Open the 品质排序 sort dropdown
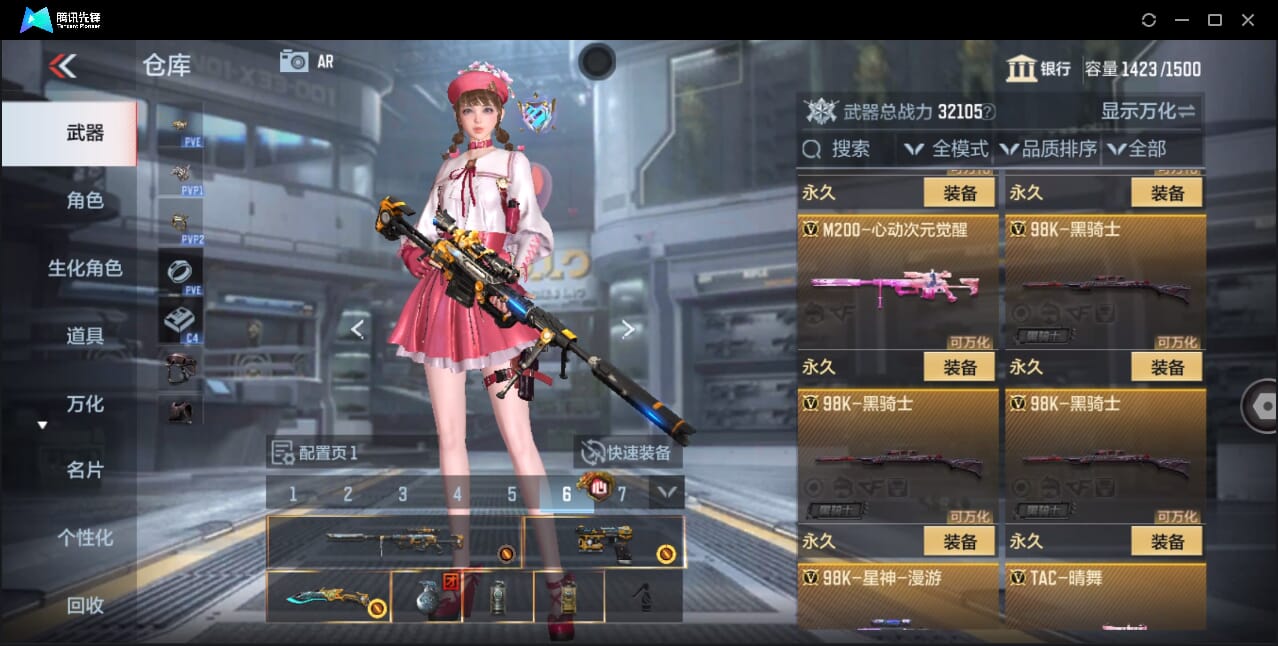The width and height of the screenshot is (1278, 646). point(1048,149)
